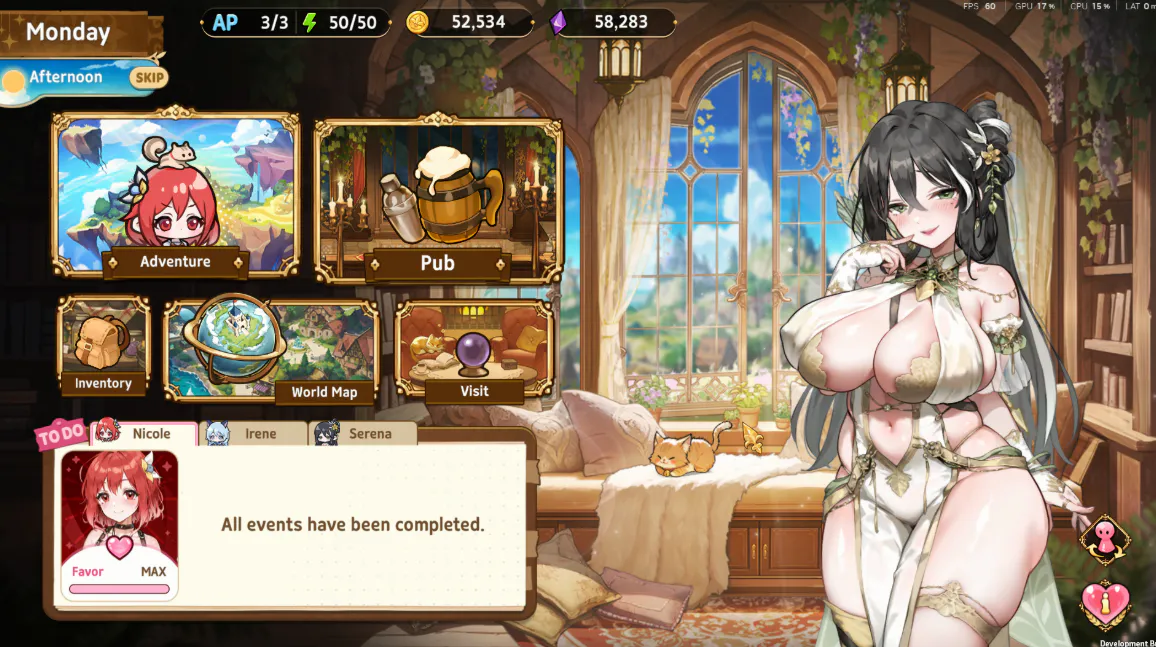Screen dimensions: 1156x647
Task: Click Nicole's favor portrait card
Action: click(x=119, y=525)
